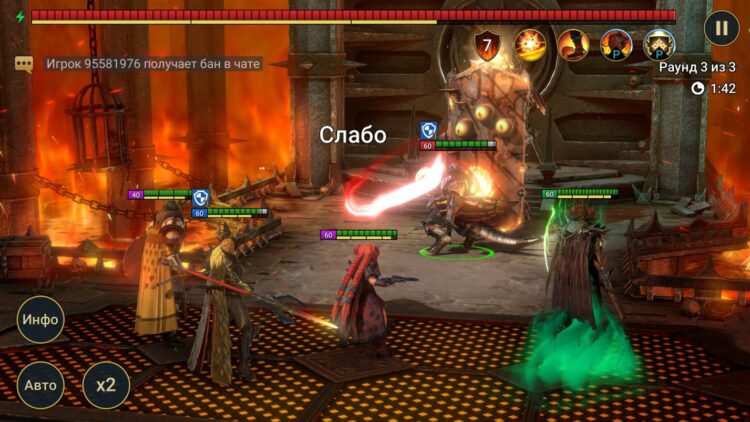Open the Инфо panel
The height and width of the screenshot is (422, 750).
point(41,320)
